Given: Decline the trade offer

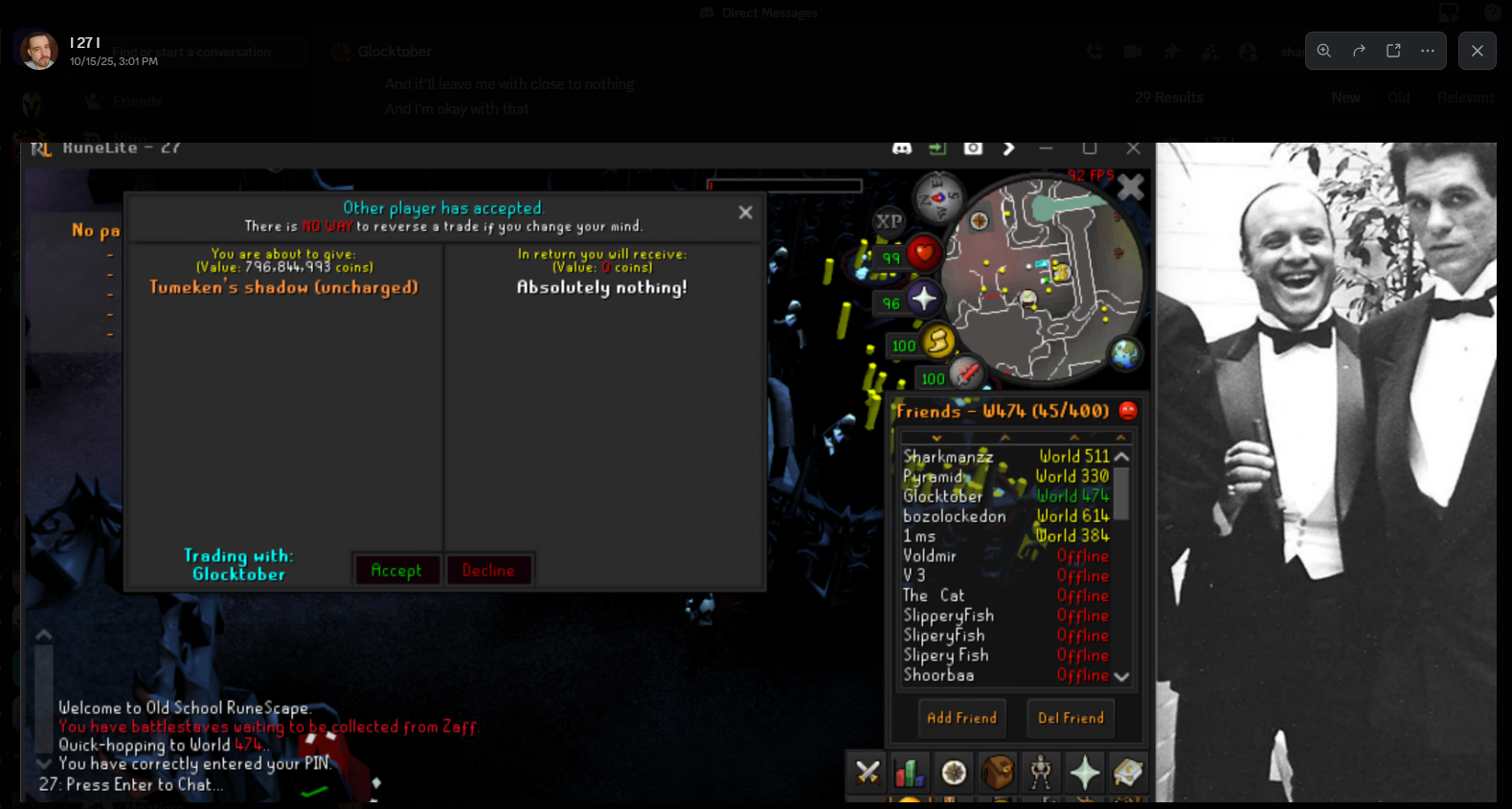Looking at the screenshot, I should pyautogui.click(x=487, y=571).
